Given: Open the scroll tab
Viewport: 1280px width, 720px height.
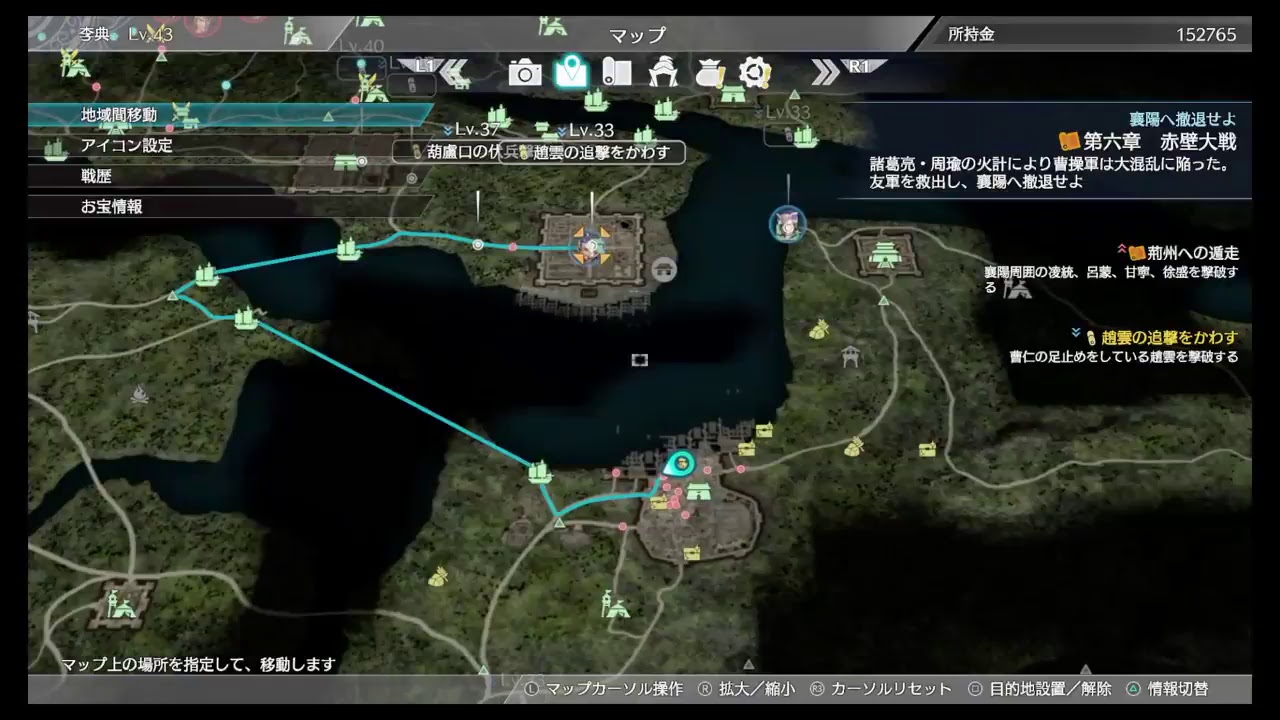Looking at the screenshot, I should [617, 72].
